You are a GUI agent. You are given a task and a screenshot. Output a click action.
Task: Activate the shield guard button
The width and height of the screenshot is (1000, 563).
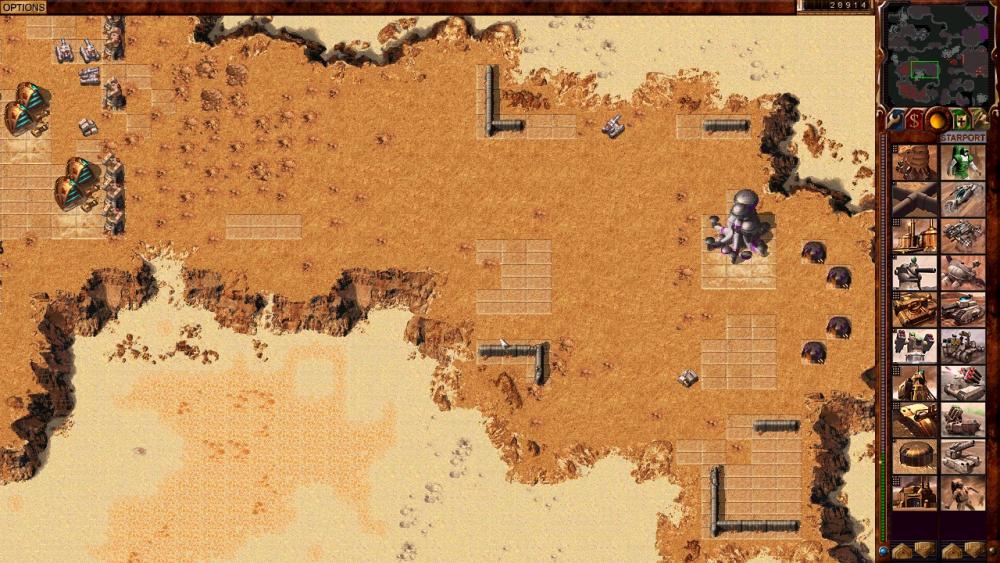click(x=960, y=120)
